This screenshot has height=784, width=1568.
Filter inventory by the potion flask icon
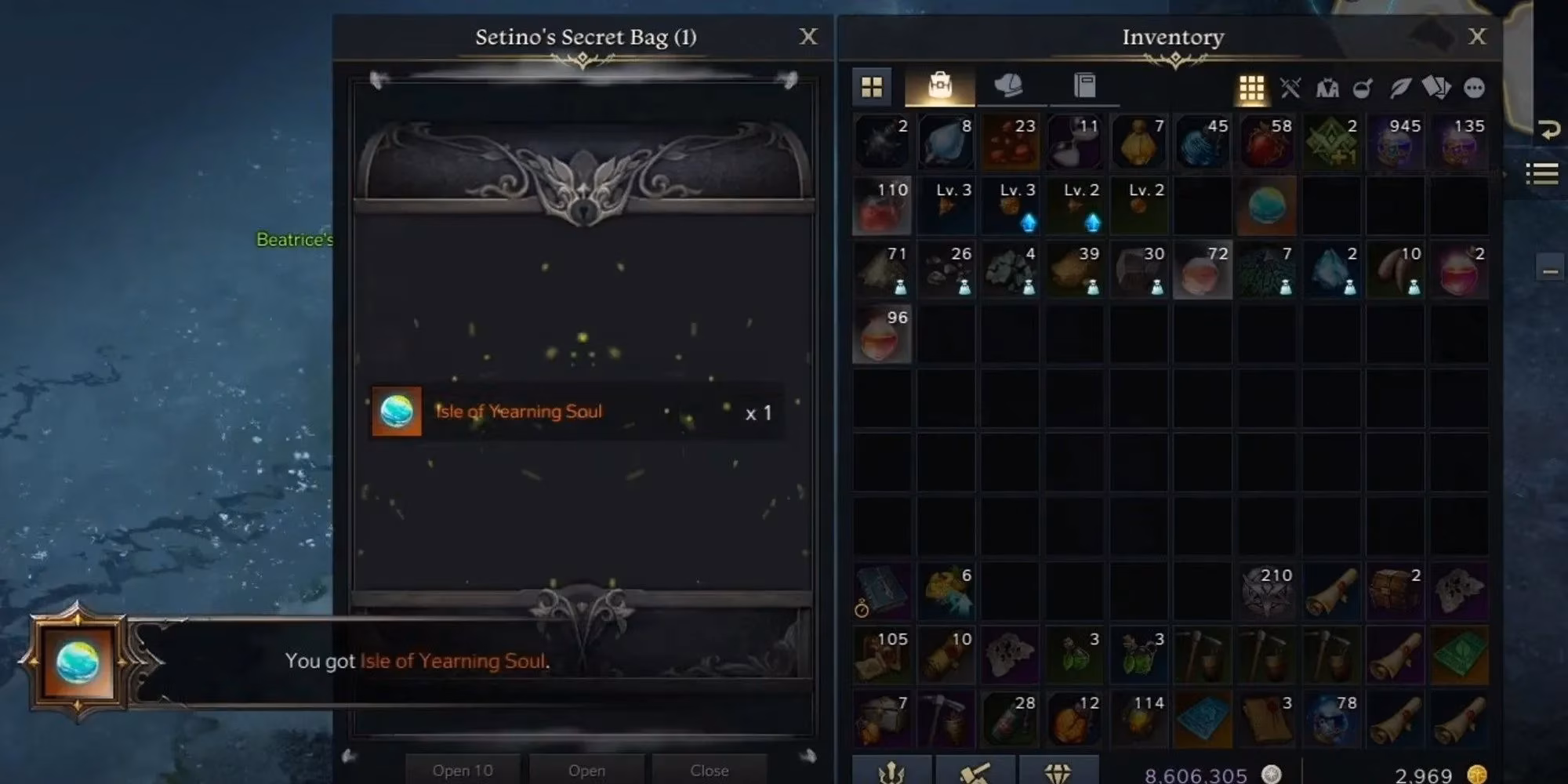[x=1362, y=88]
